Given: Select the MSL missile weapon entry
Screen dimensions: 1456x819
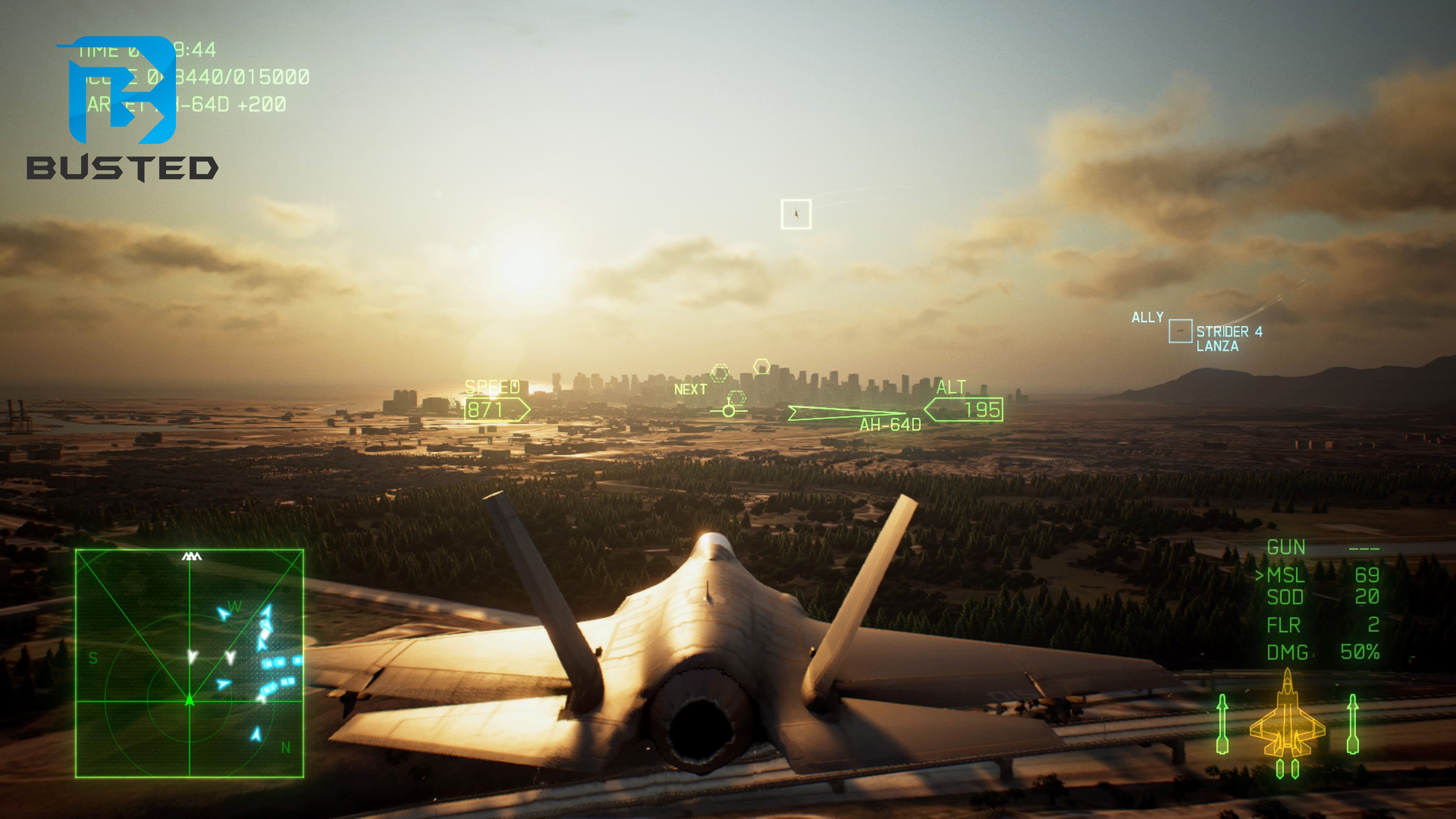Looking at the screenshot, I should coord(1285,576).
